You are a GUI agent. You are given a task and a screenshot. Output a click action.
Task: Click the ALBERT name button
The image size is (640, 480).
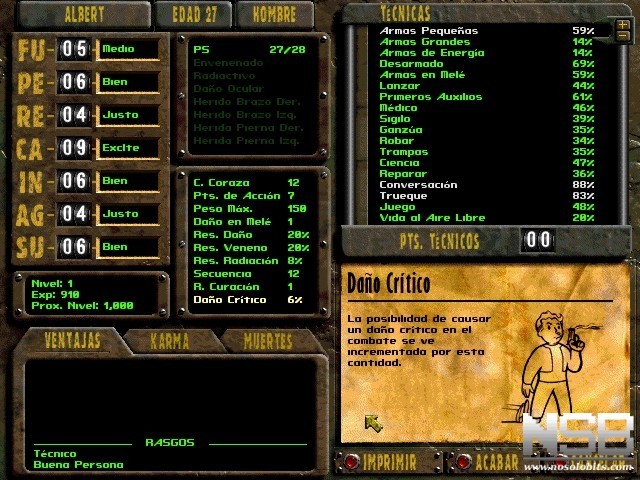tap(83, 15)
